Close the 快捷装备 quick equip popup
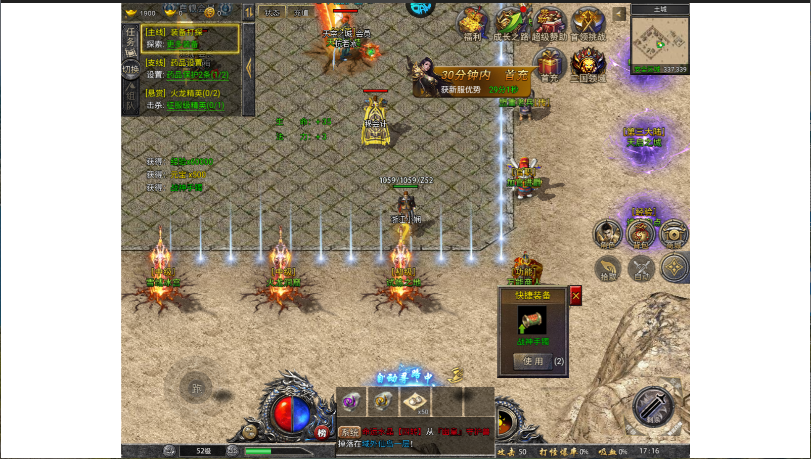The width and height of the screenshot is (811, 459). pyautogui.click(x=576, y=295)
